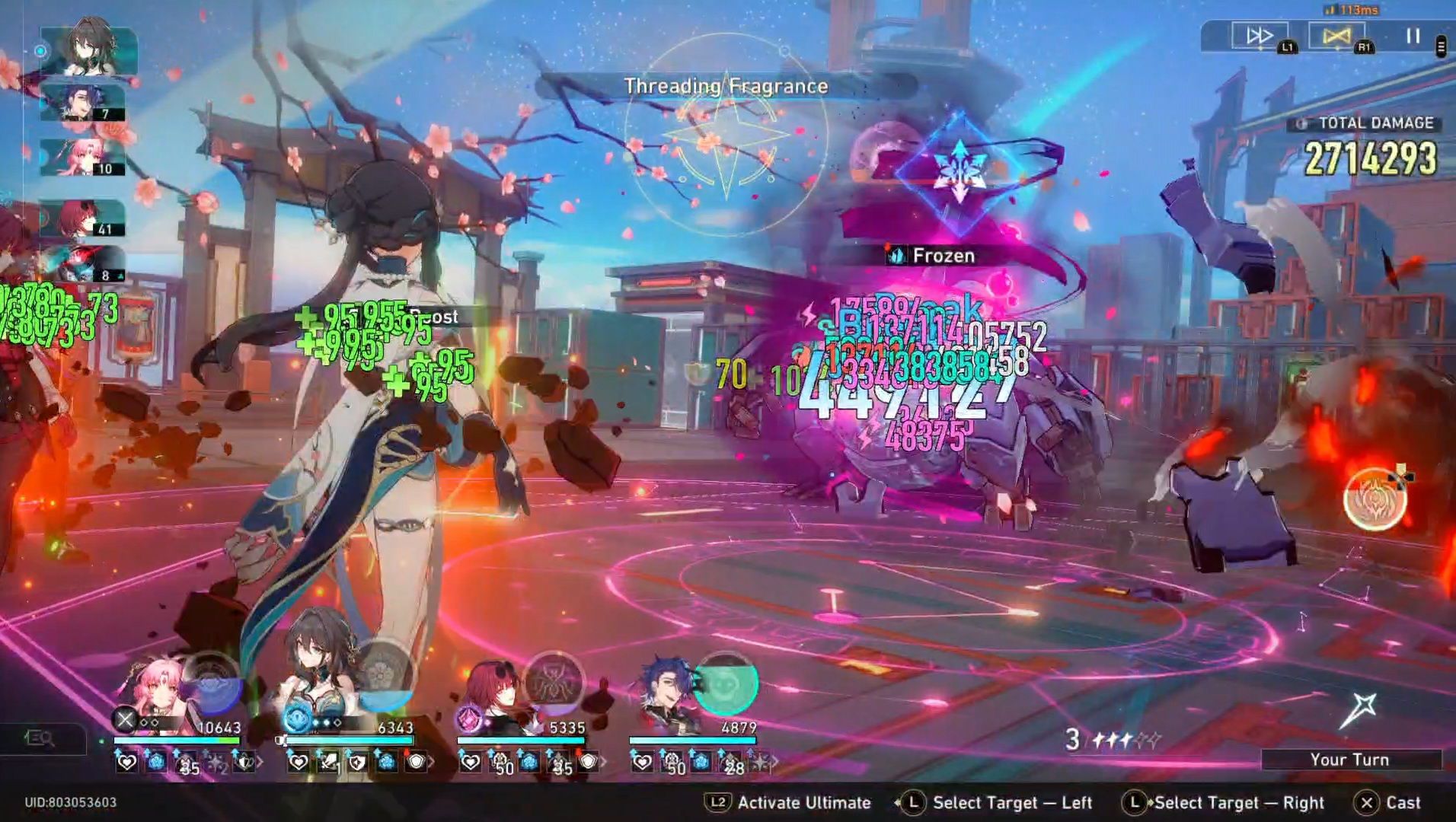Open the battle options hamburger menu top right

(x=1439, y=46)
